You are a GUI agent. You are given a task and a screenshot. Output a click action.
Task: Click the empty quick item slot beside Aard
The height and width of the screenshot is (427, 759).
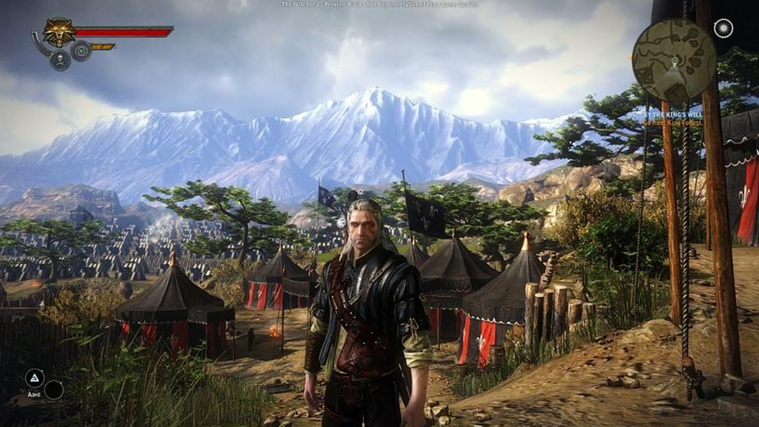(54, 389)
